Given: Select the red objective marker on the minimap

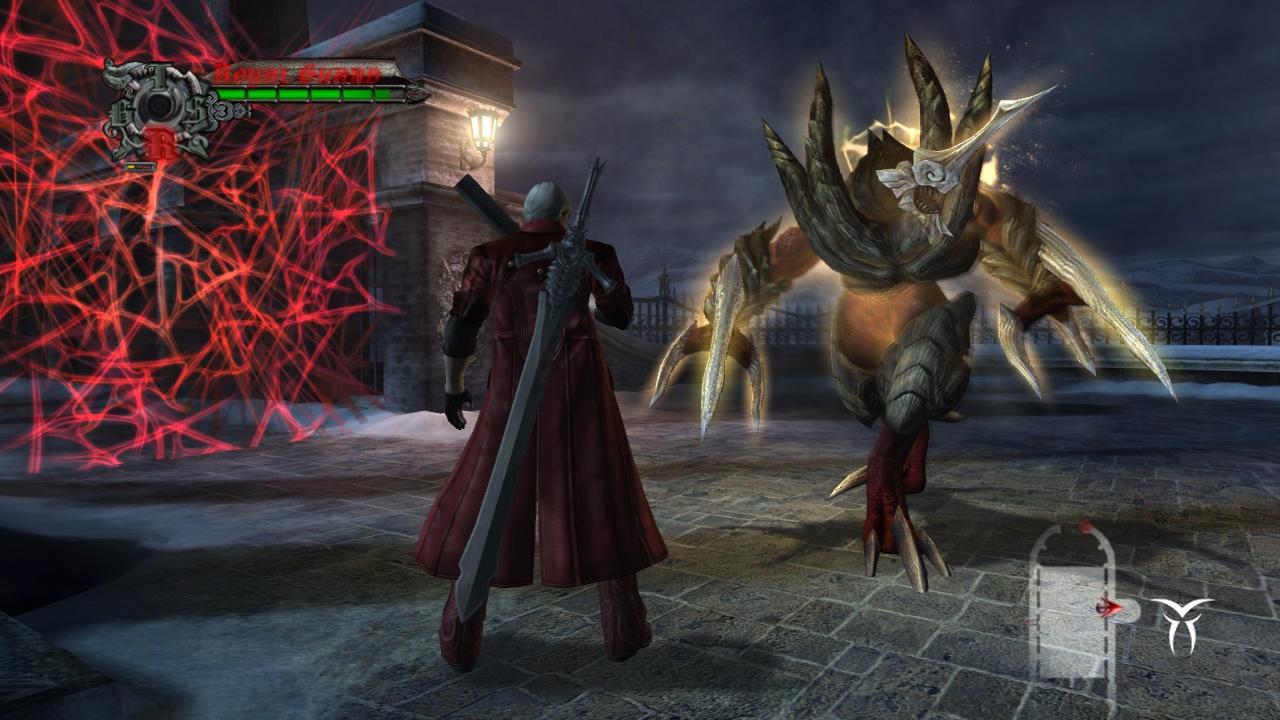Looking at the screenshot, I should pos(1086,527).
